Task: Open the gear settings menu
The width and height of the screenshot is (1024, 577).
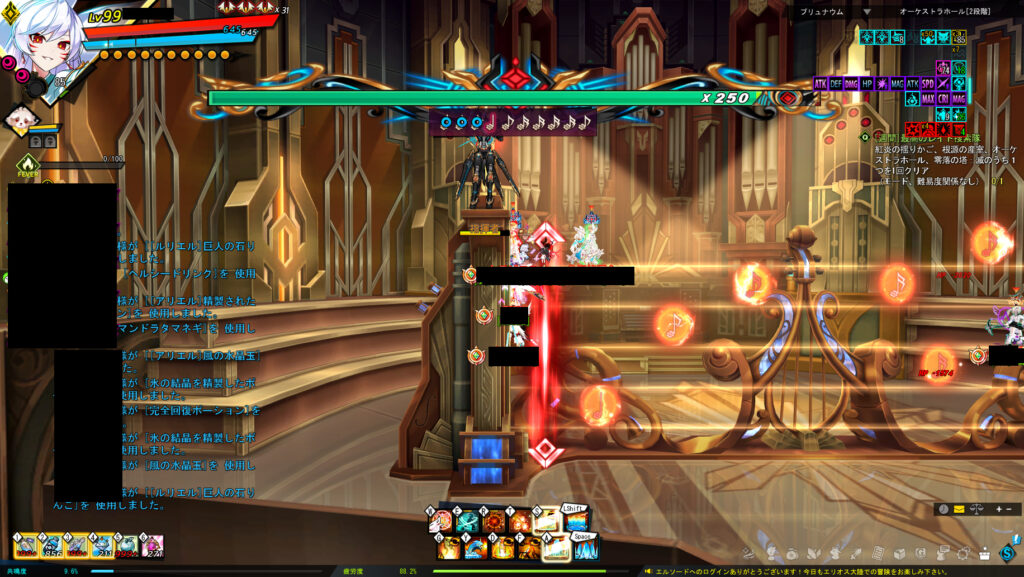Action: (962, 554)
